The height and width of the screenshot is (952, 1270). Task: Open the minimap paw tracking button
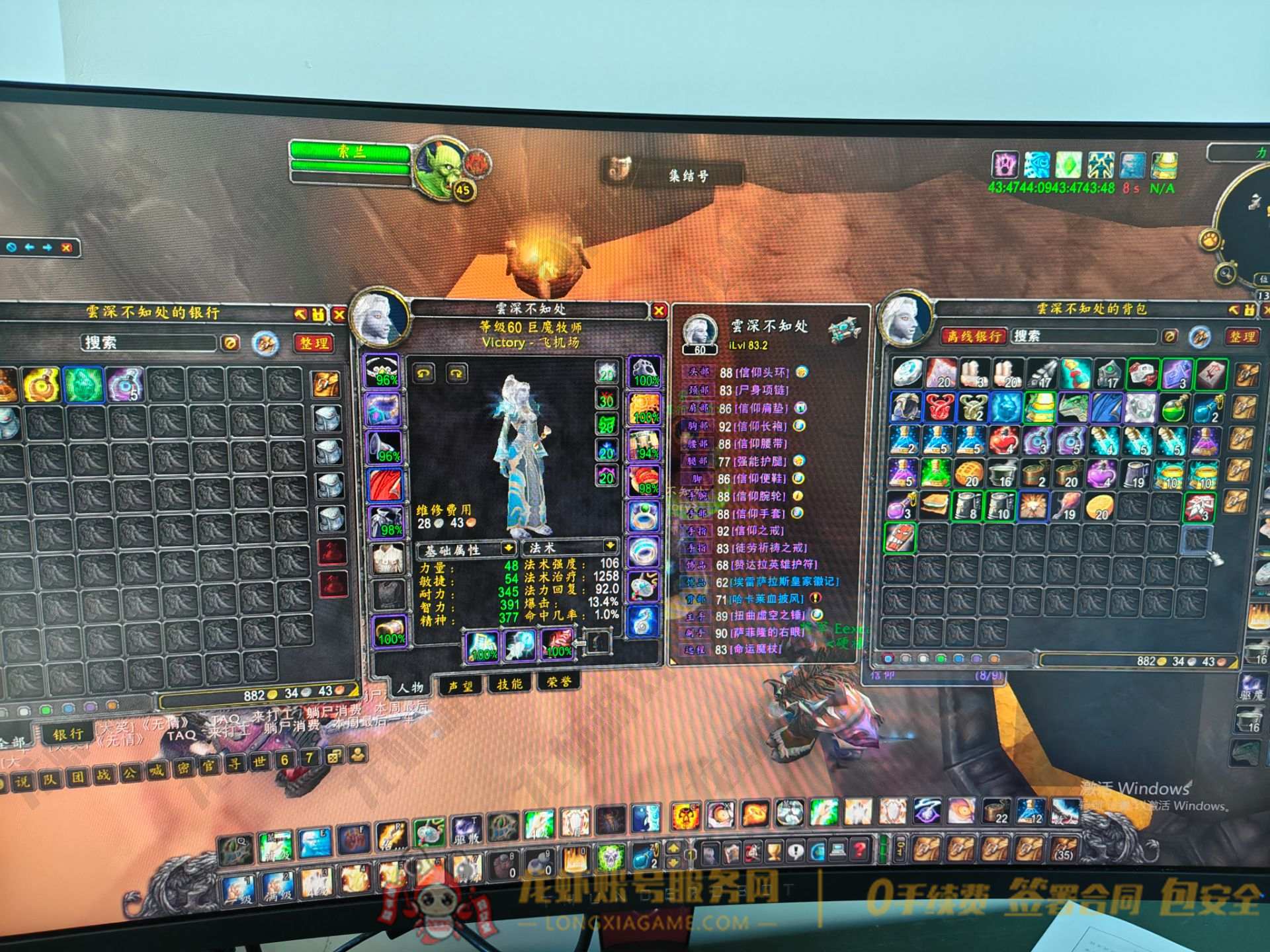[x=1210, y=239]
